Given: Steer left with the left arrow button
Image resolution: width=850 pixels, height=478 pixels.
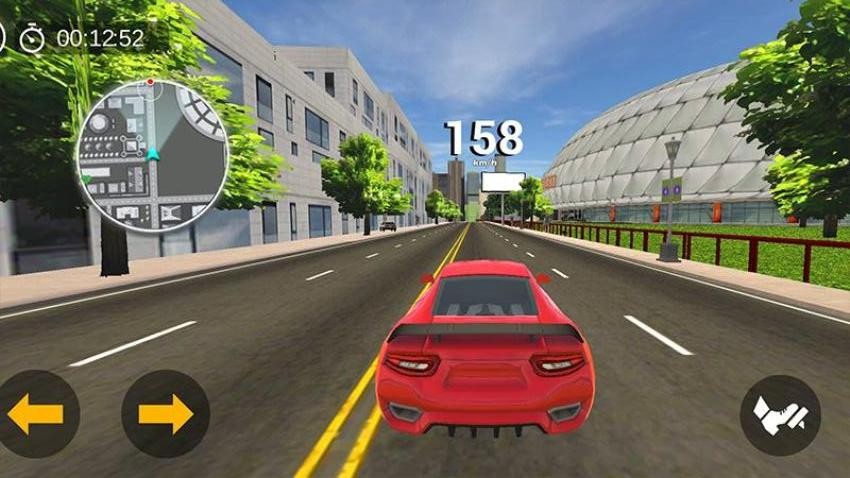Looking at the screenshot, I should coord(36,414).
